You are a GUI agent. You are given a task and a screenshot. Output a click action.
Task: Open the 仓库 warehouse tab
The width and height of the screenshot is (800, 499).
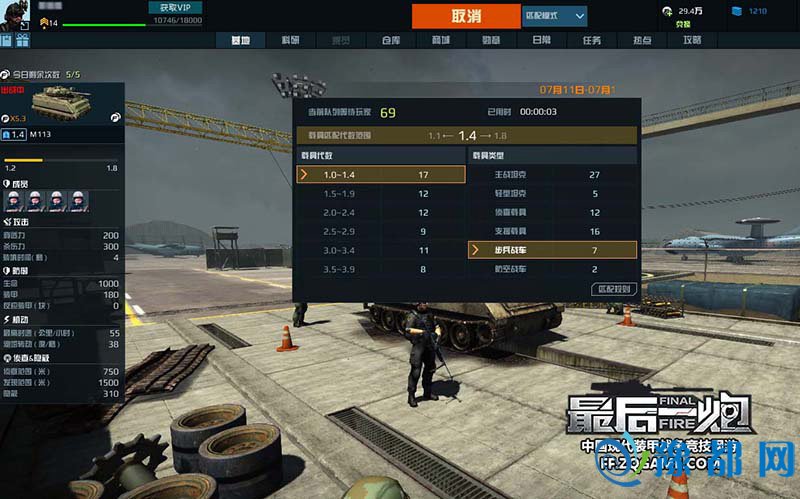pos(391,40)
